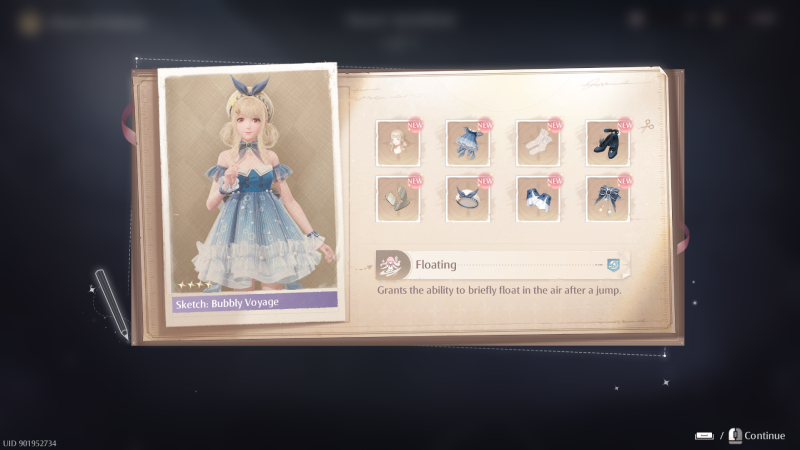The image size is (800, 450).
Task: Click the blue badge icon on Floating bar
Action: (x=613, y=265)
